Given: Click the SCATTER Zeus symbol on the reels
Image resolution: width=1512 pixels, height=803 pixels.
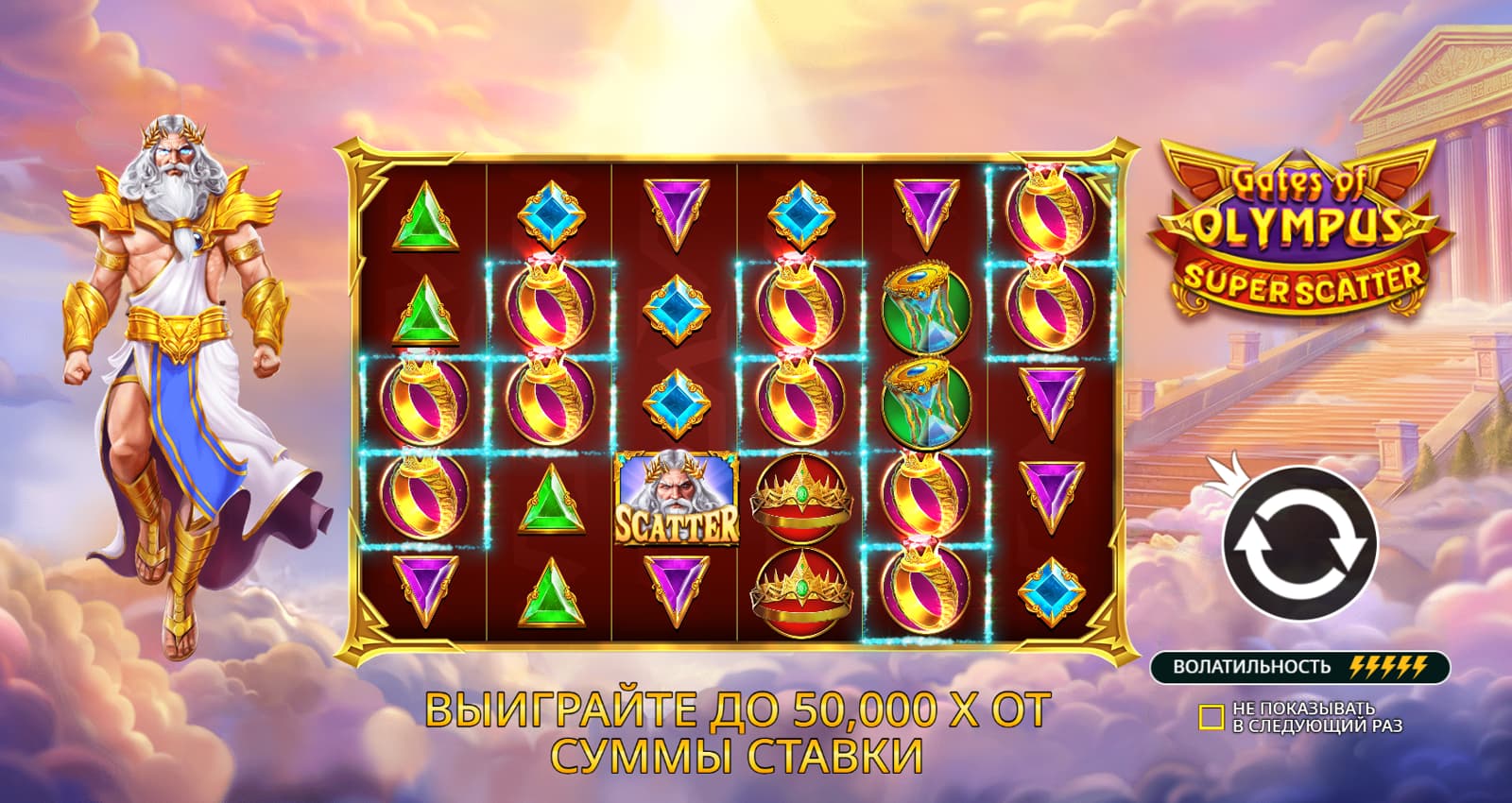Looking at the screenshot, I should (678, 496).
